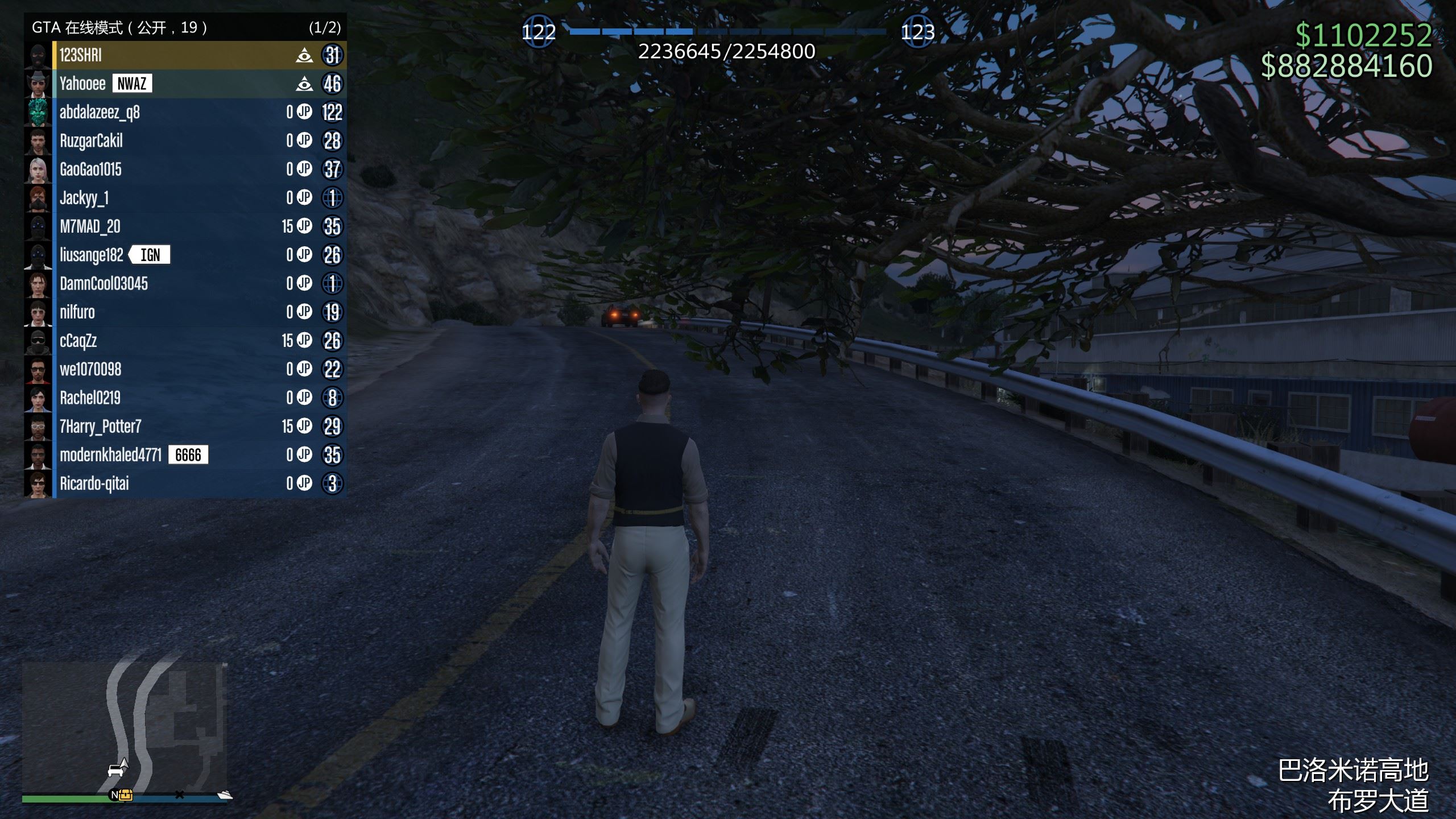1456x819 pixels.
Task: Select the car blip on the minimap
Action: 116,771
